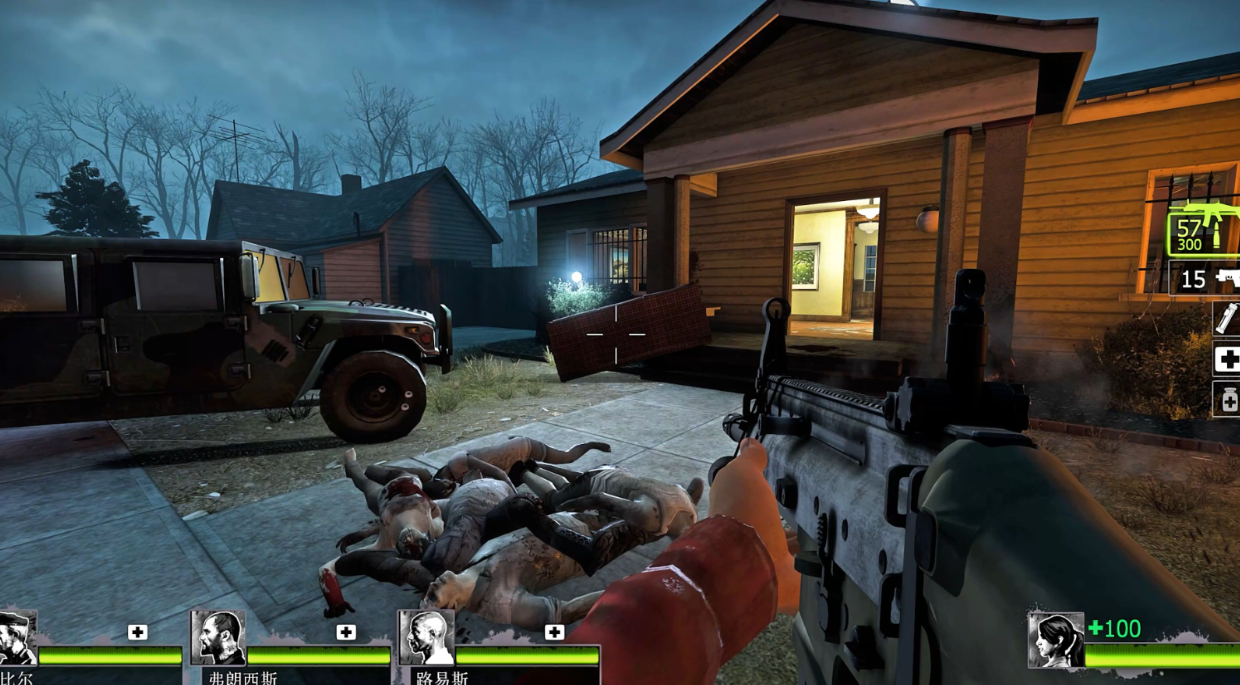1240x685 pixels.
Task: Select the pipe bomb throwable slot
Action: [1226, 318]
